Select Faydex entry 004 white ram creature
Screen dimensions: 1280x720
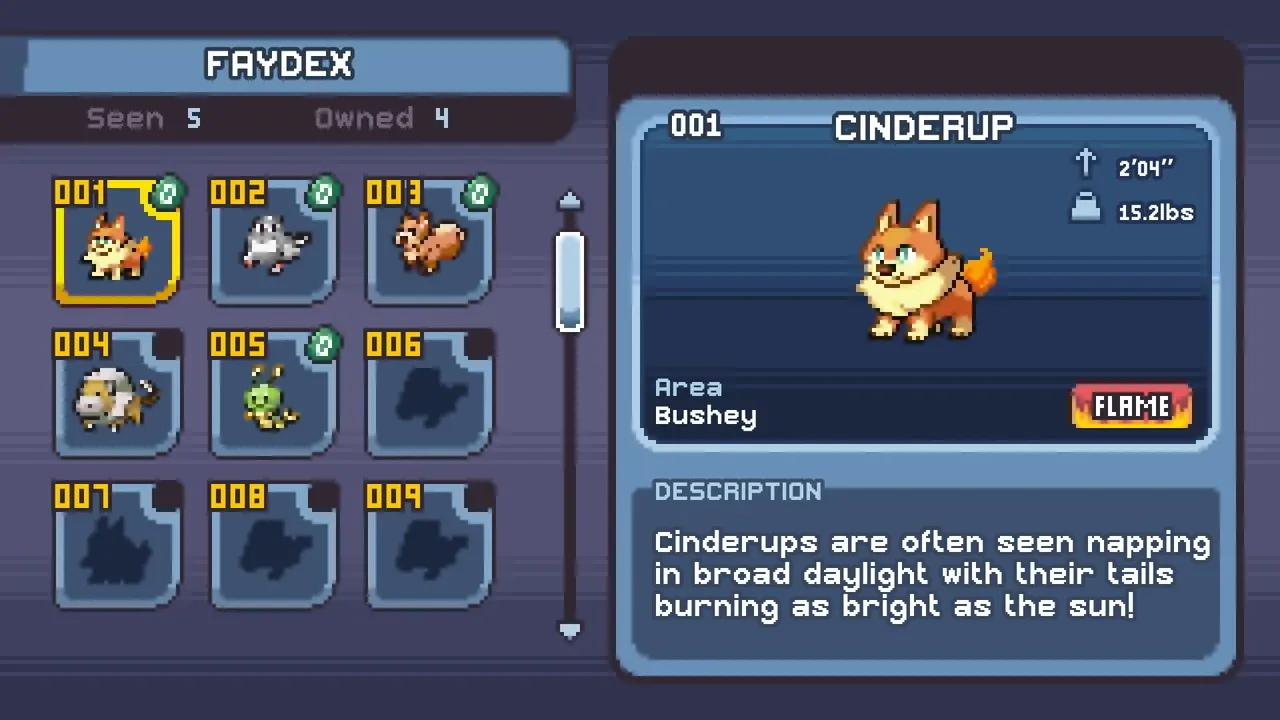point(117,395)
